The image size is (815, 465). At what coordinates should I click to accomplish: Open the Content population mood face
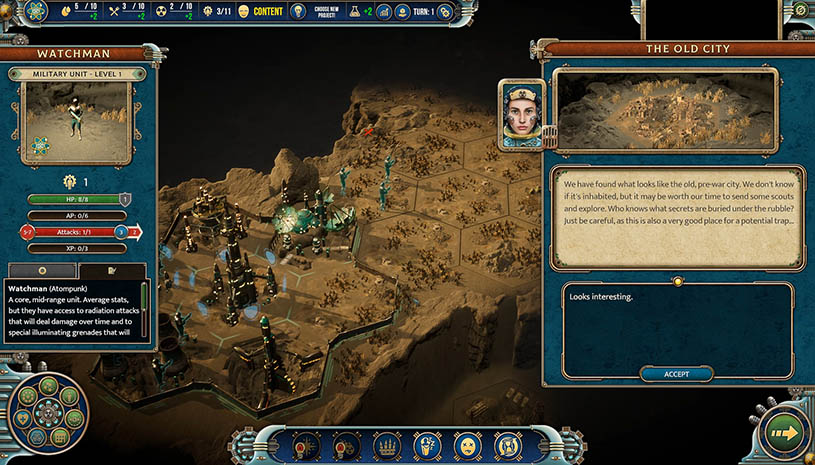coord(244,11)
